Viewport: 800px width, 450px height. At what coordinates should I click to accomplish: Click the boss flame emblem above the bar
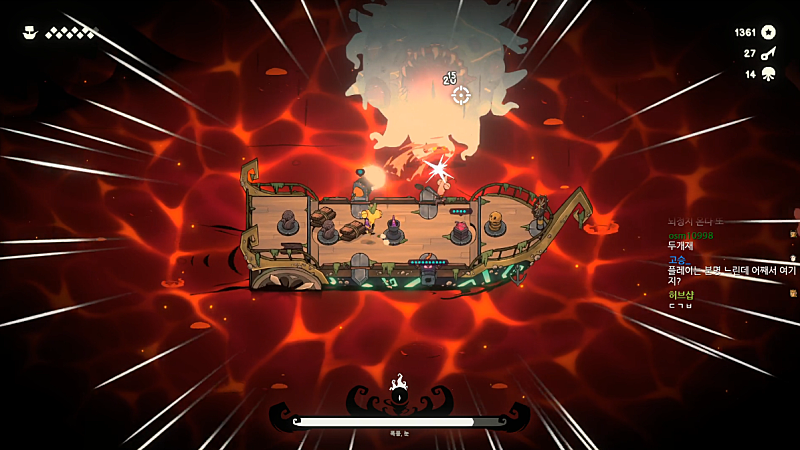coord(399,390)
